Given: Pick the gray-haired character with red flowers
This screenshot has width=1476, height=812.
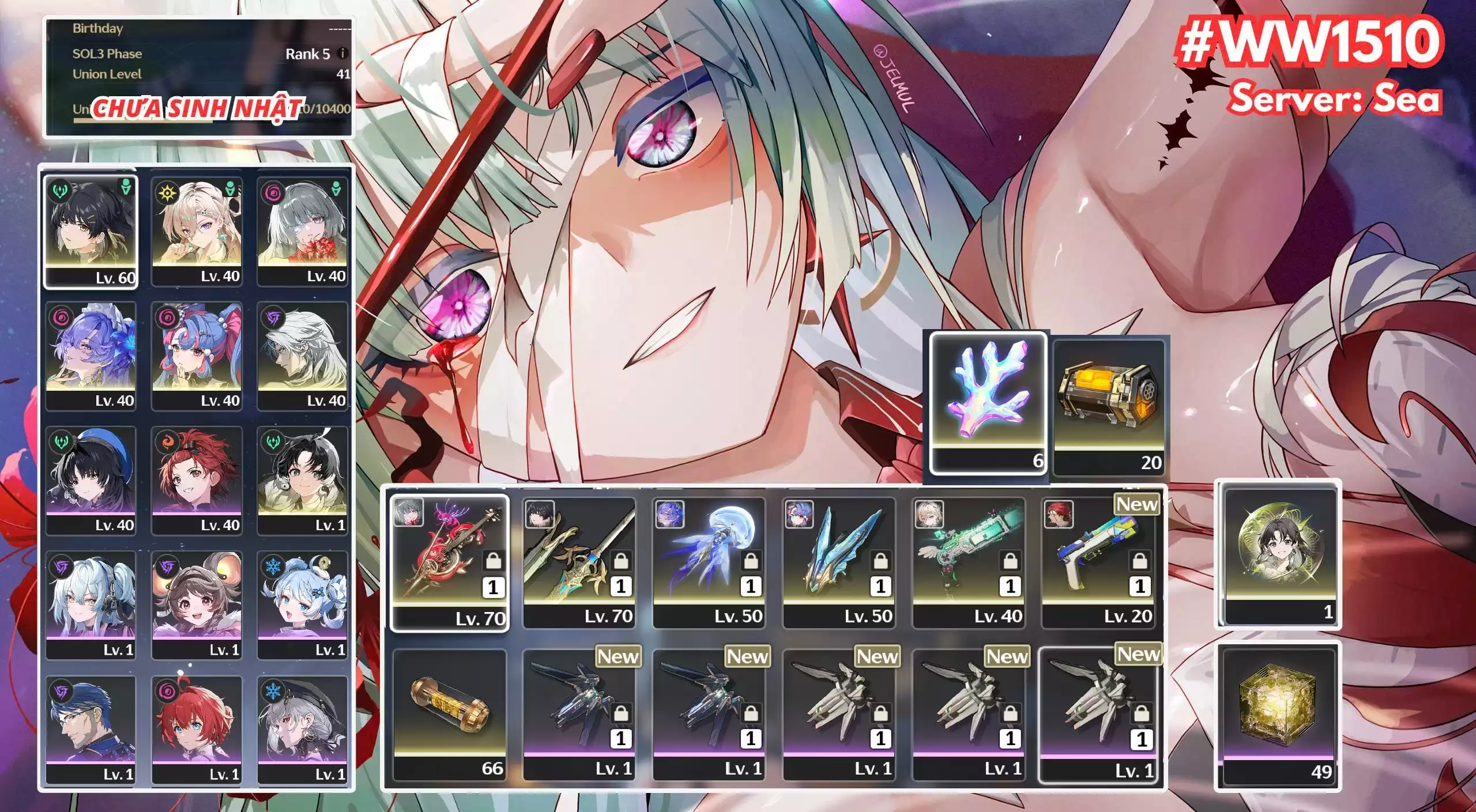Looking at the screenshot, I should tap(303, 231).
